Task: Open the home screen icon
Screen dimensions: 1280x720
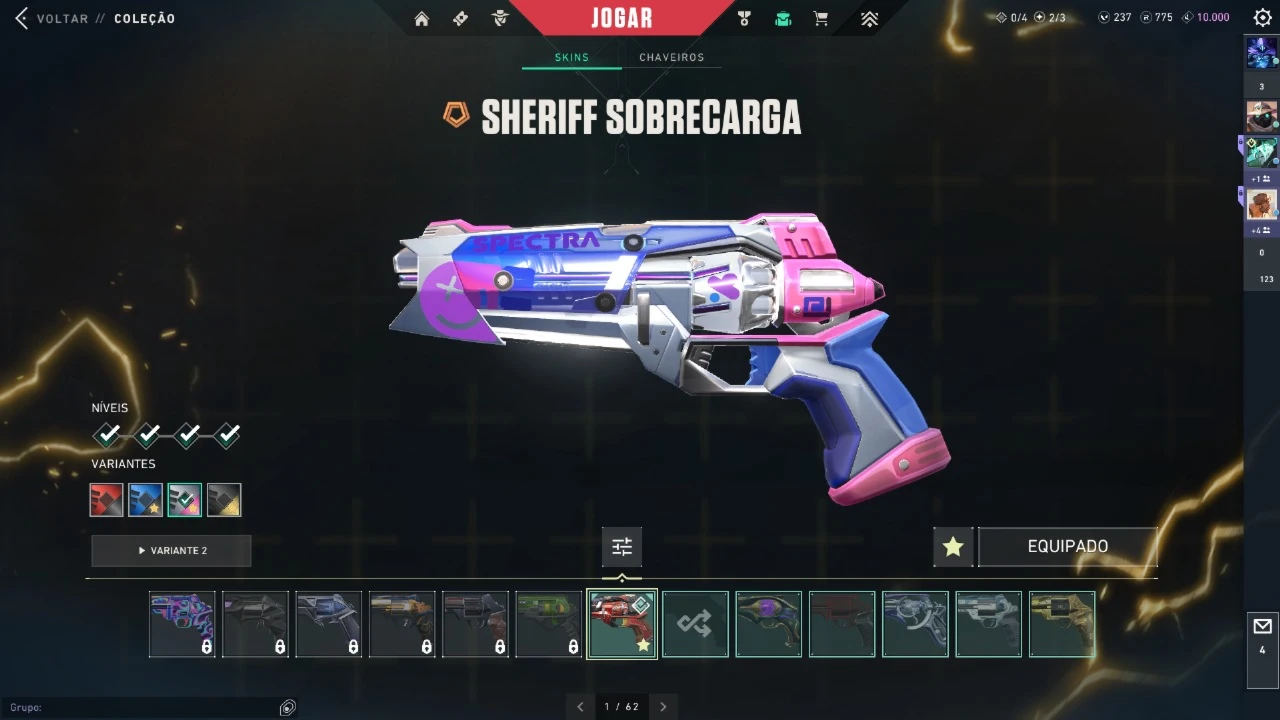Action: [x=422, y=19]
